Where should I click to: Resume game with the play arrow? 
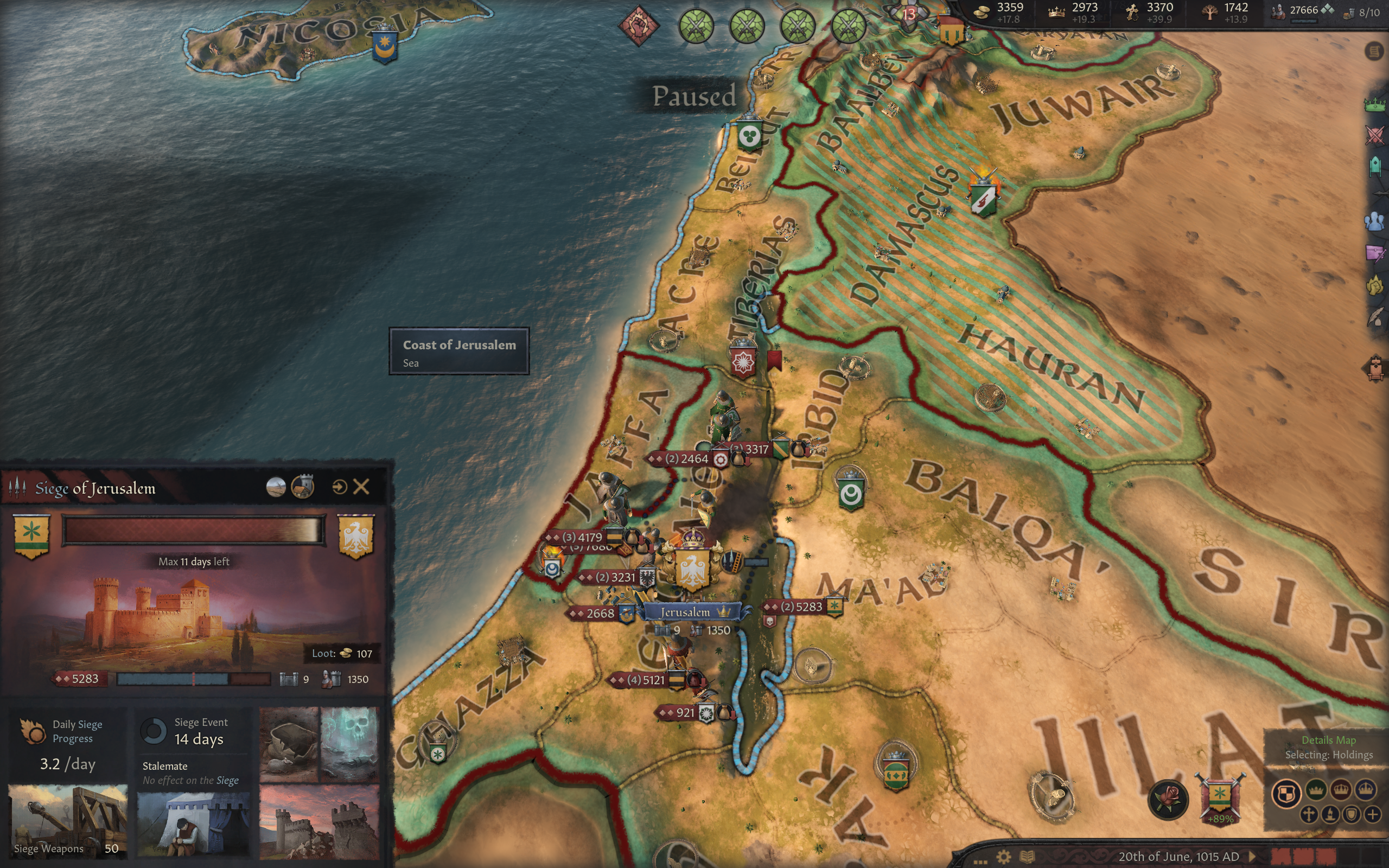tap(1252, 857)
